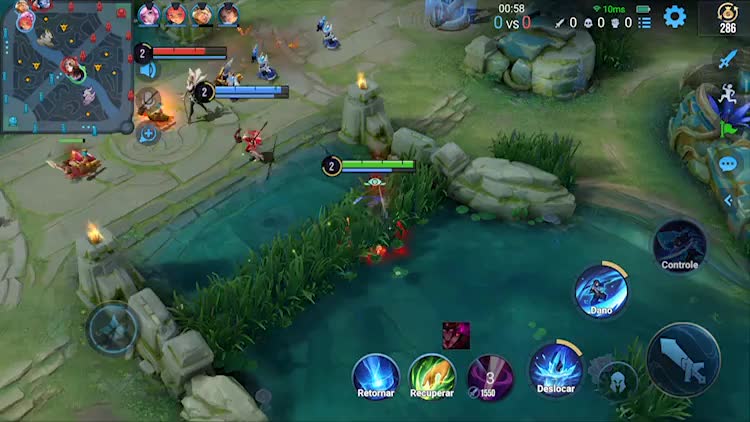Send the green flag gather signal

(727, 129)
